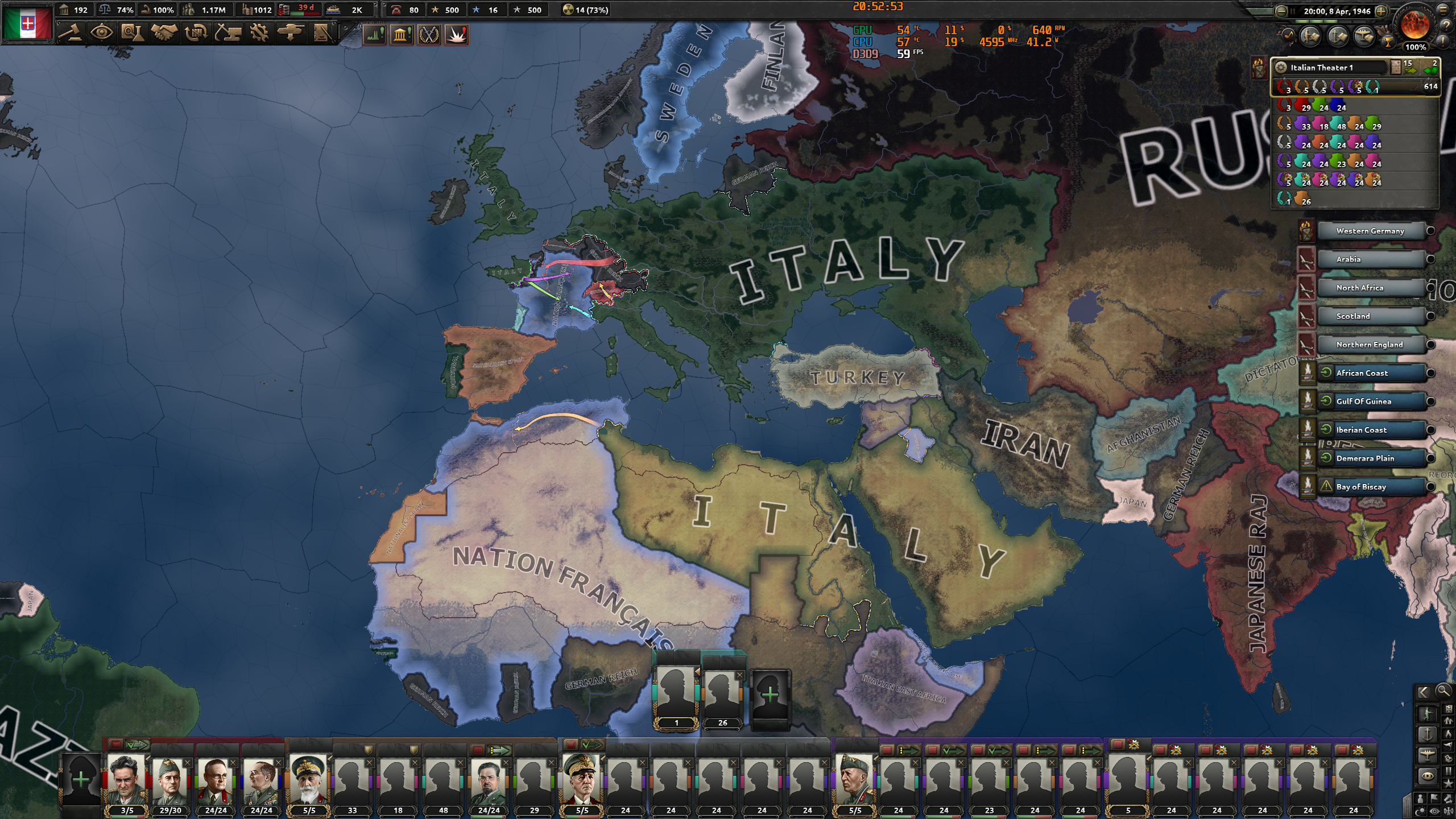Select the North Africa theater button
The width and height of the screenshot is (1456, 819).
tap(1372, 288)
